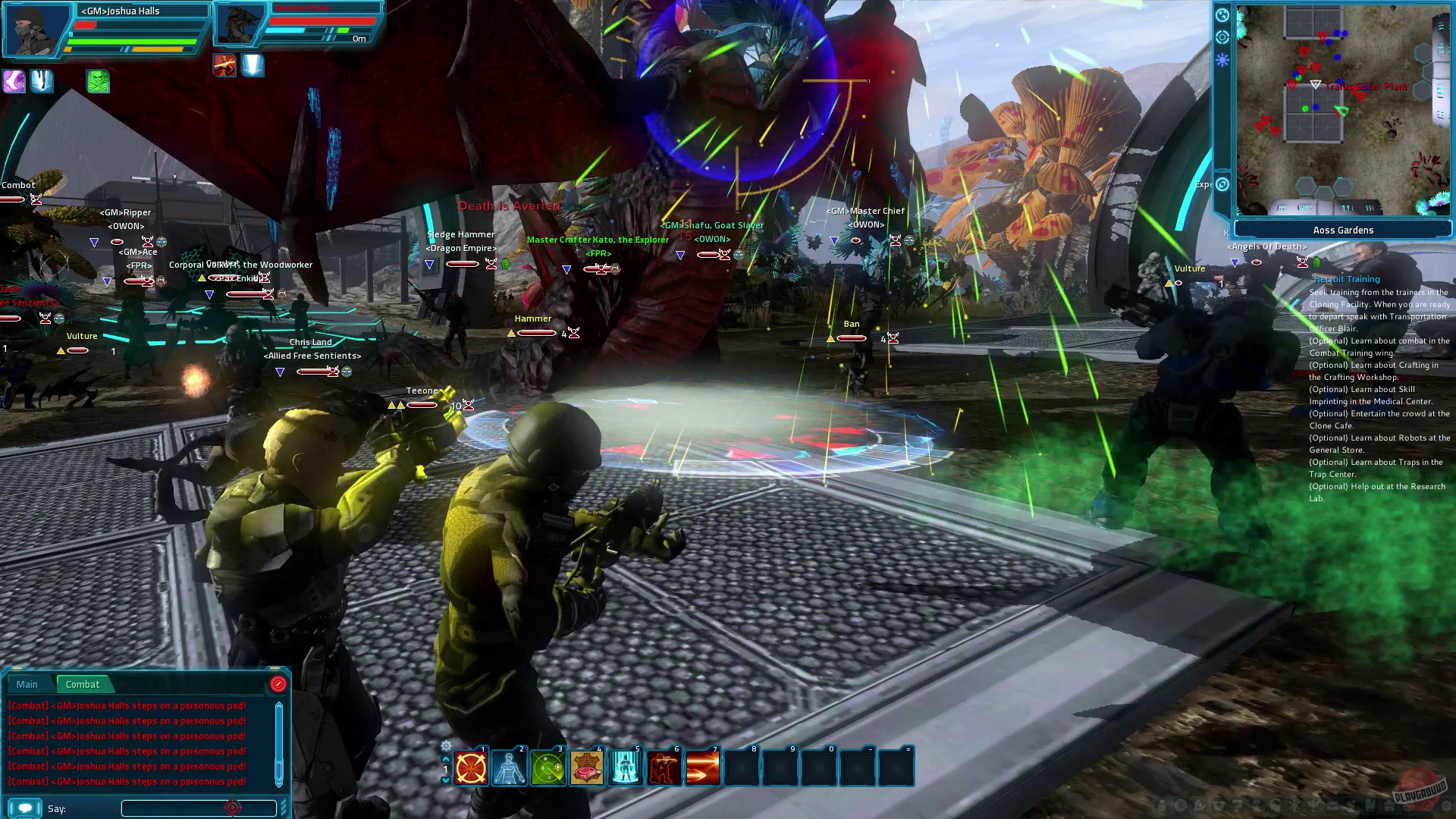Image resolution: width=1456 pixels, height=819 pixels.
Task: Open the hotbar settings gear icon
Action: click(x=447, y=746)
